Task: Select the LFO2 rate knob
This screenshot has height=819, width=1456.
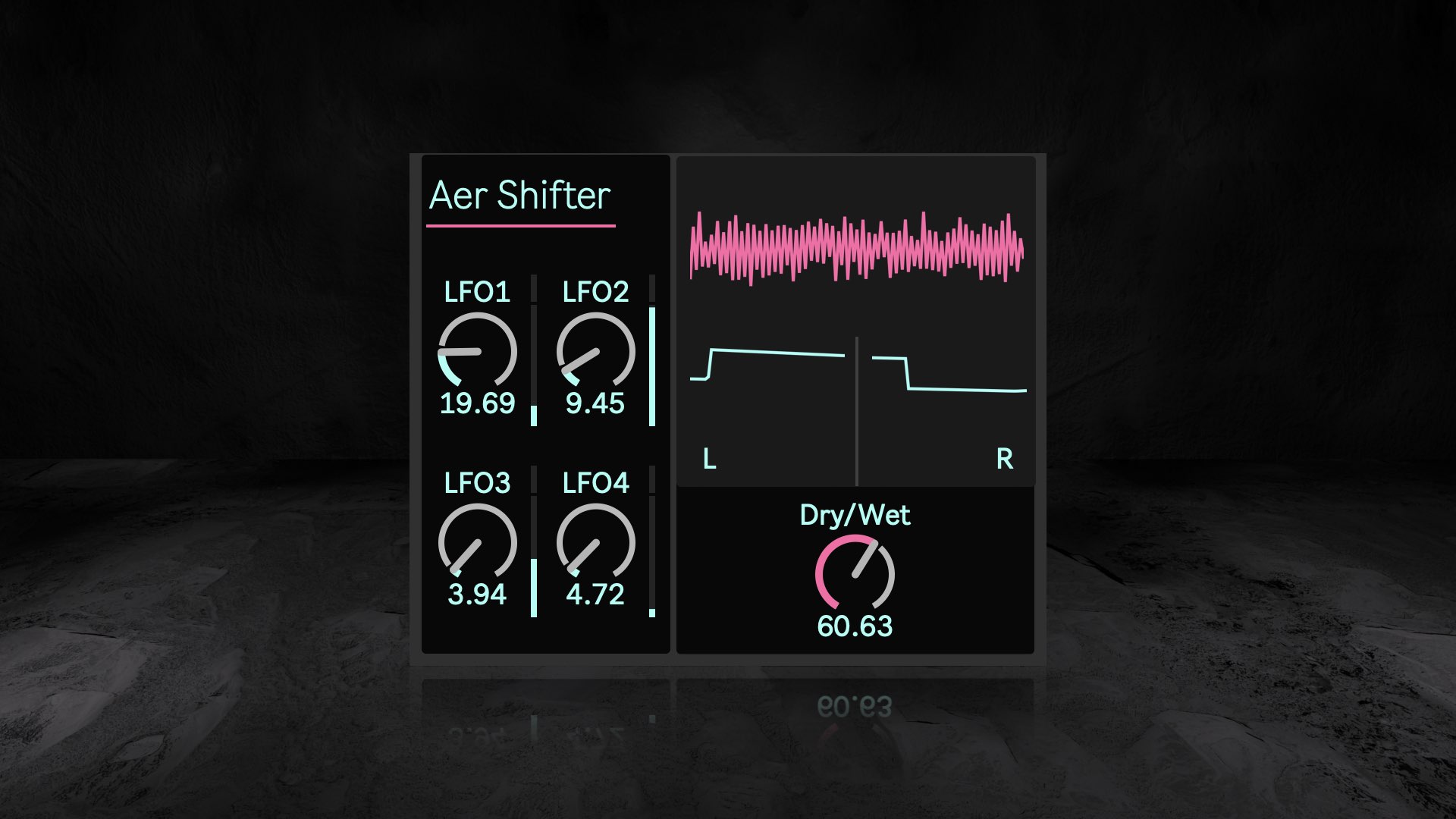Action: click(595, 351)
